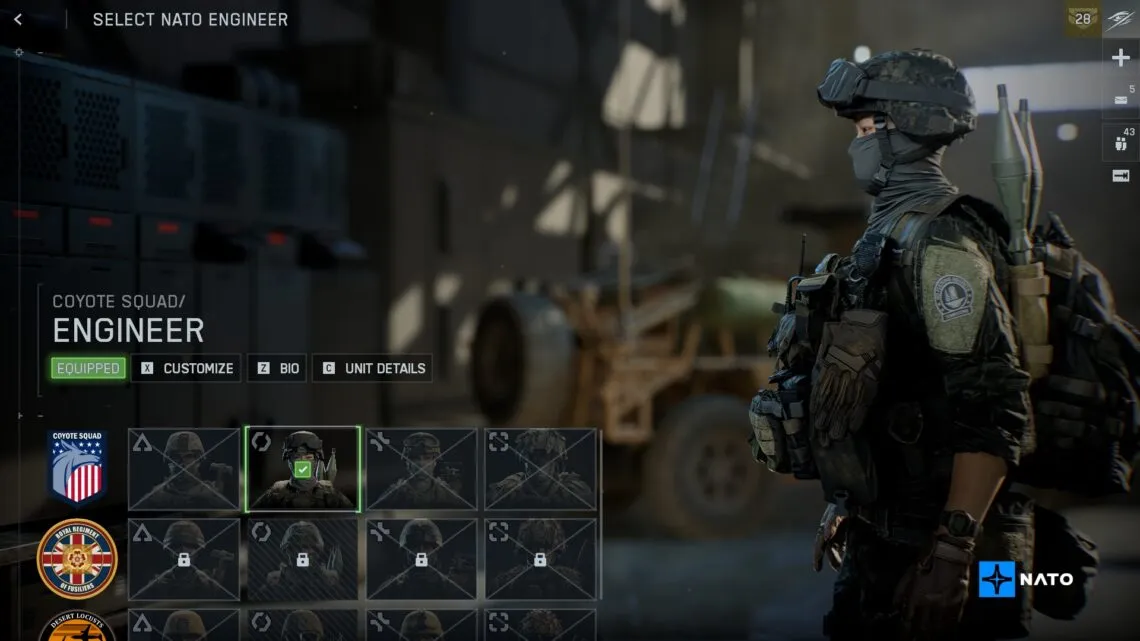Open the mail inbox showing 5
The image size is (1140, 641).
(1121, 99)
